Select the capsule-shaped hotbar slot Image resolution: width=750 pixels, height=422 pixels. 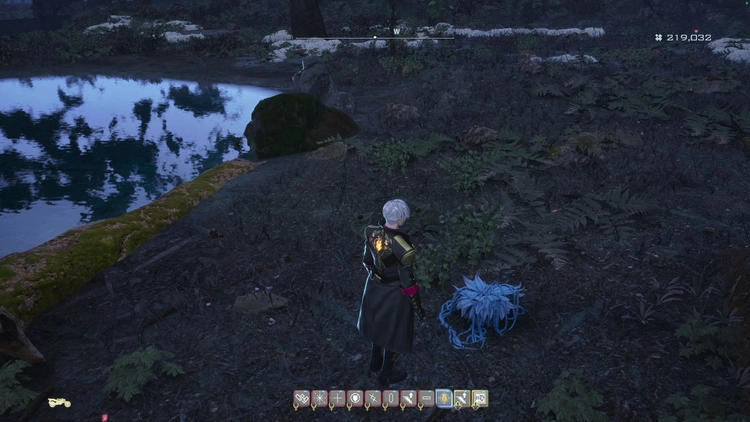point(391,399)
